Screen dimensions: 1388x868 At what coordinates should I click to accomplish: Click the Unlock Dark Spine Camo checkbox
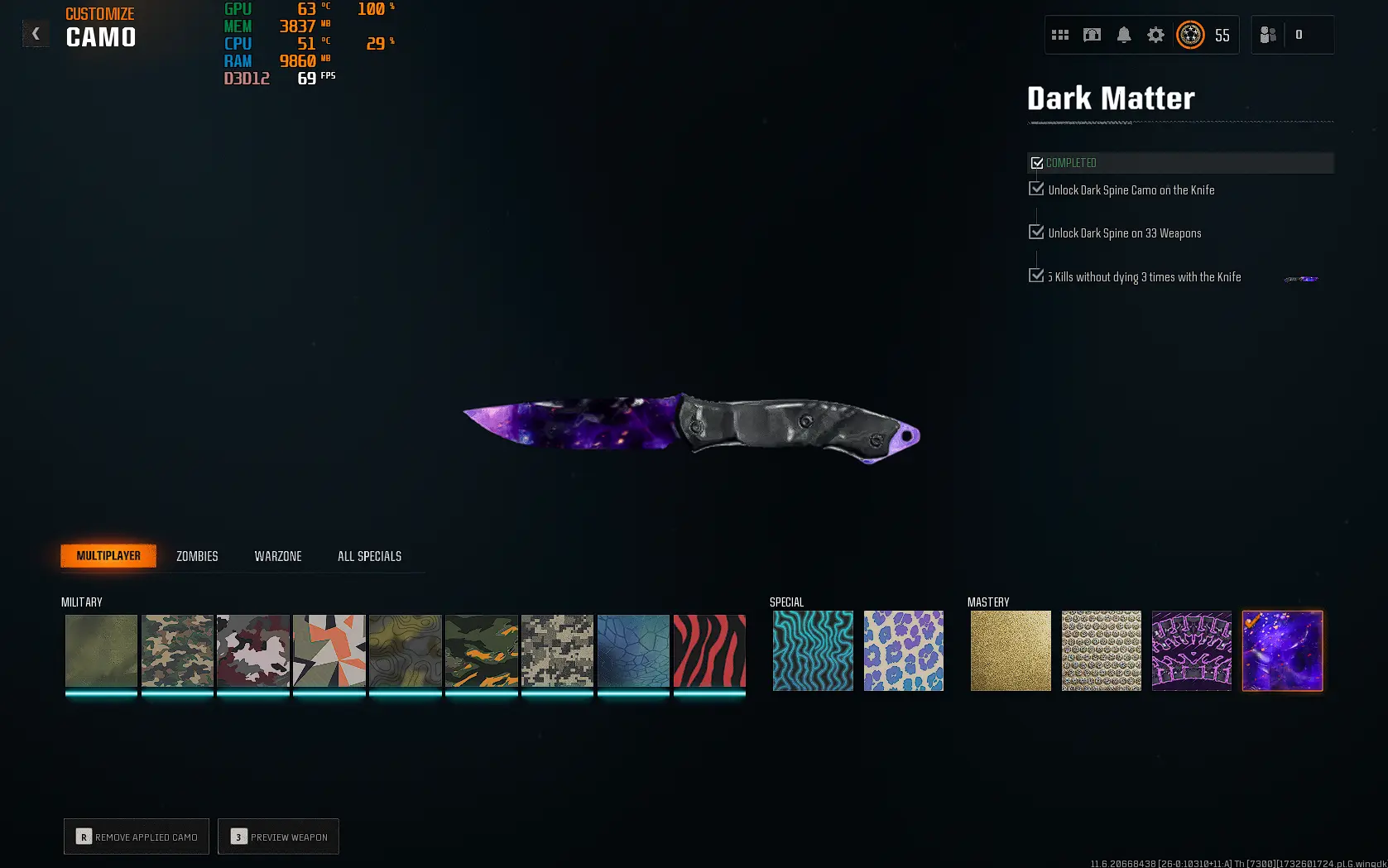(1036, 189)
